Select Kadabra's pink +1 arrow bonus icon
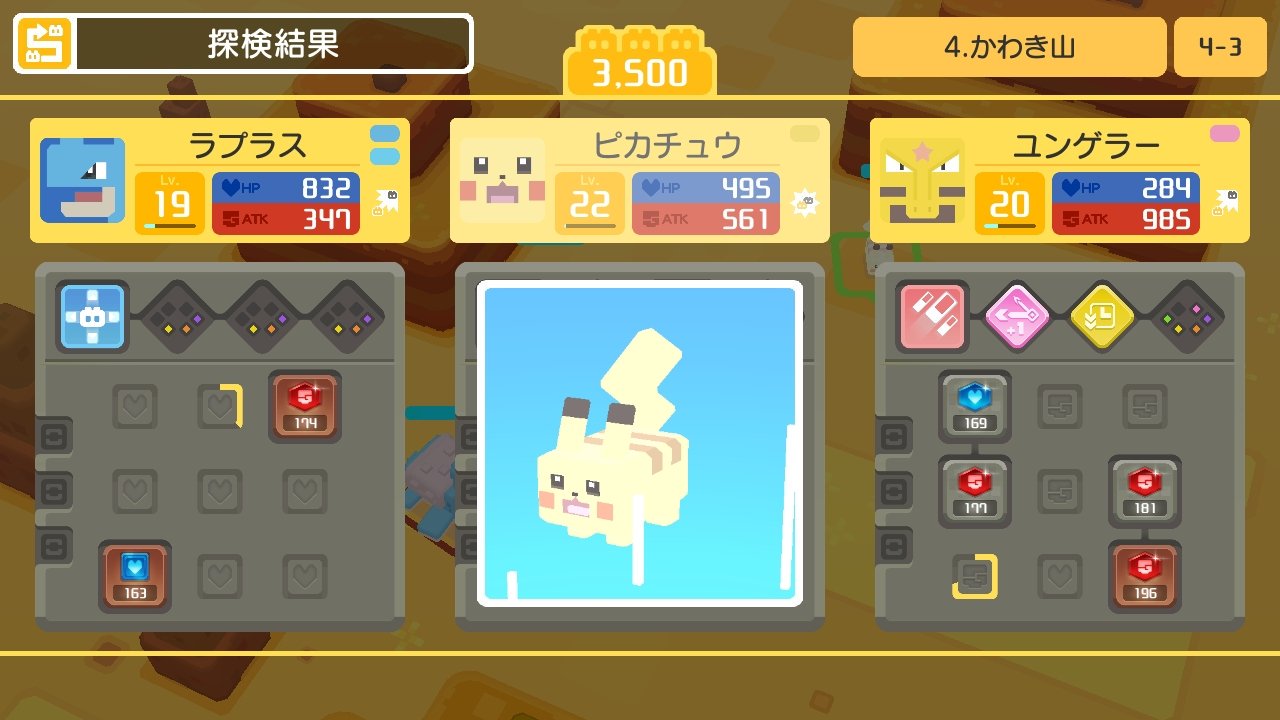Image resolution: width=1280 pixels, height=720 pixels. point(1017,317)
